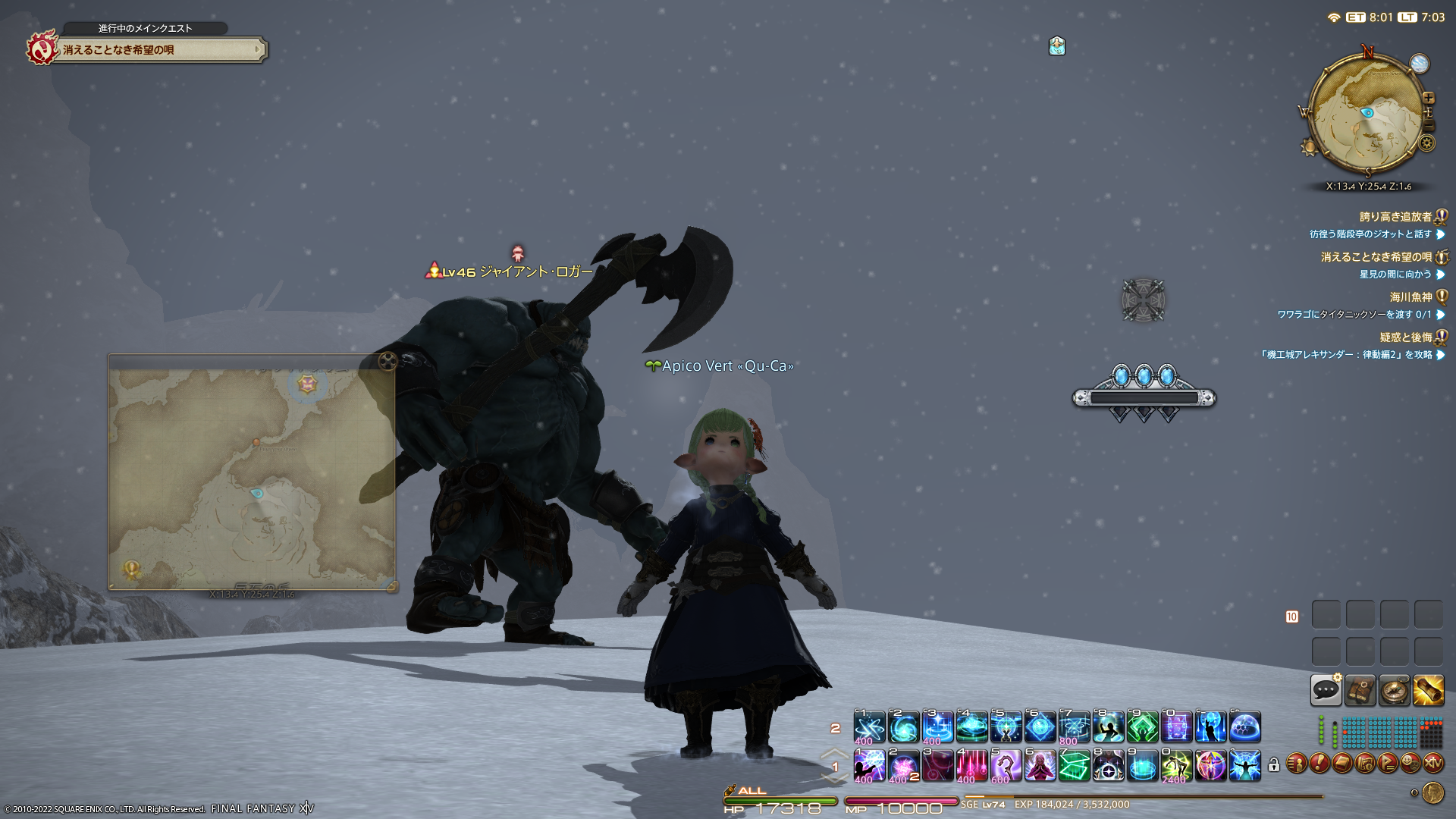Use the resurrection ability costing 2400
Viewport: 1456px width, 819px height.
point(1176,766)
